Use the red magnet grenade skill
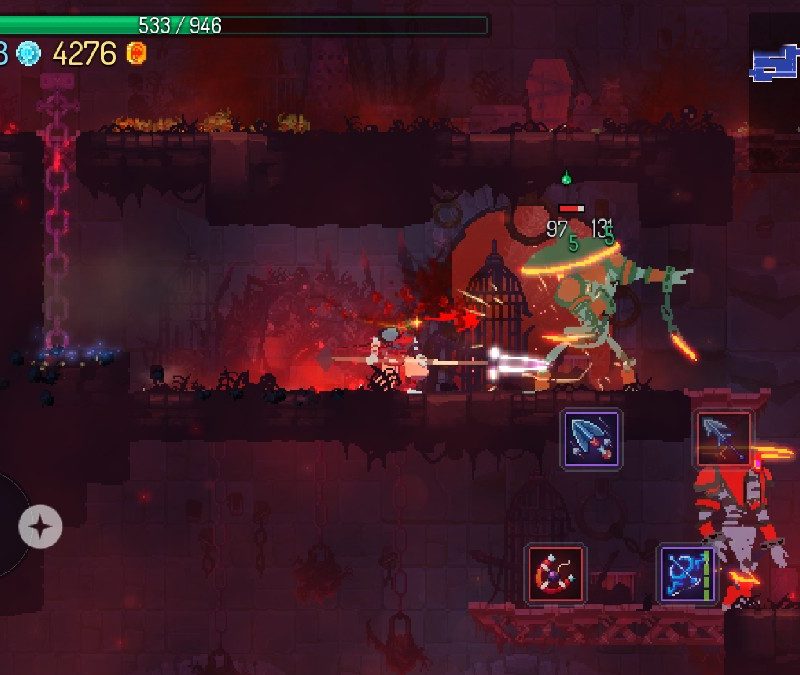 point(555,574)
